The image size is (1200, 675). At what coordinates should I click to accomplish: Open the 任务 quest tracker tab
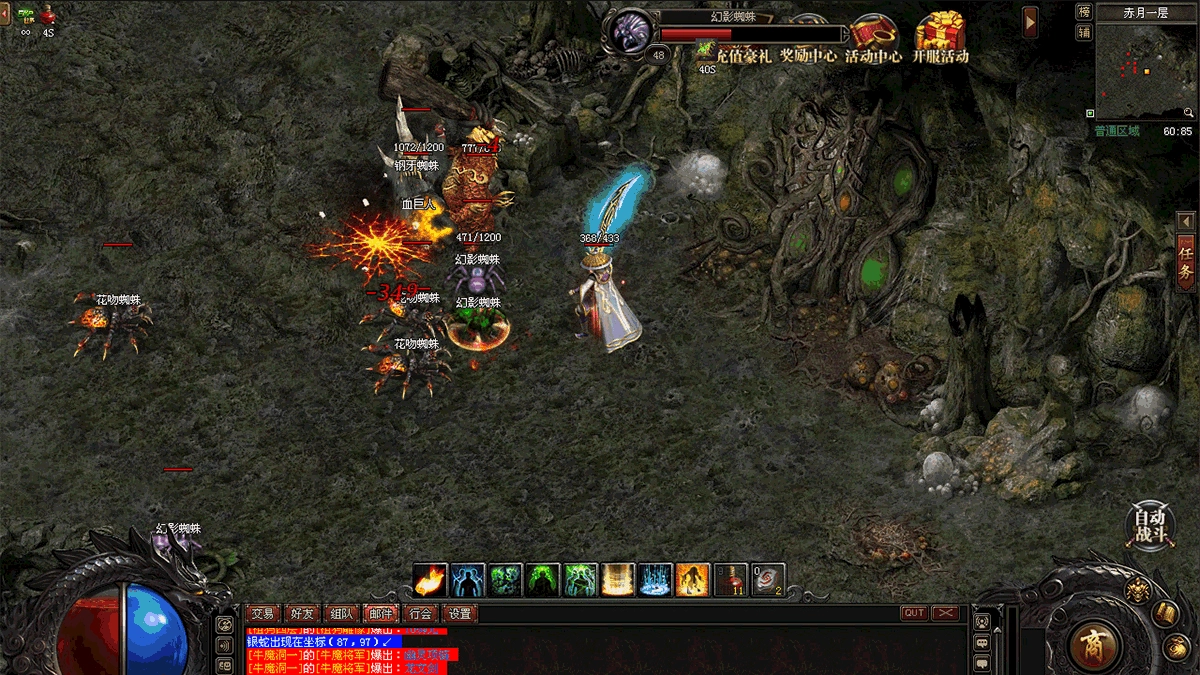[1186, 262]
